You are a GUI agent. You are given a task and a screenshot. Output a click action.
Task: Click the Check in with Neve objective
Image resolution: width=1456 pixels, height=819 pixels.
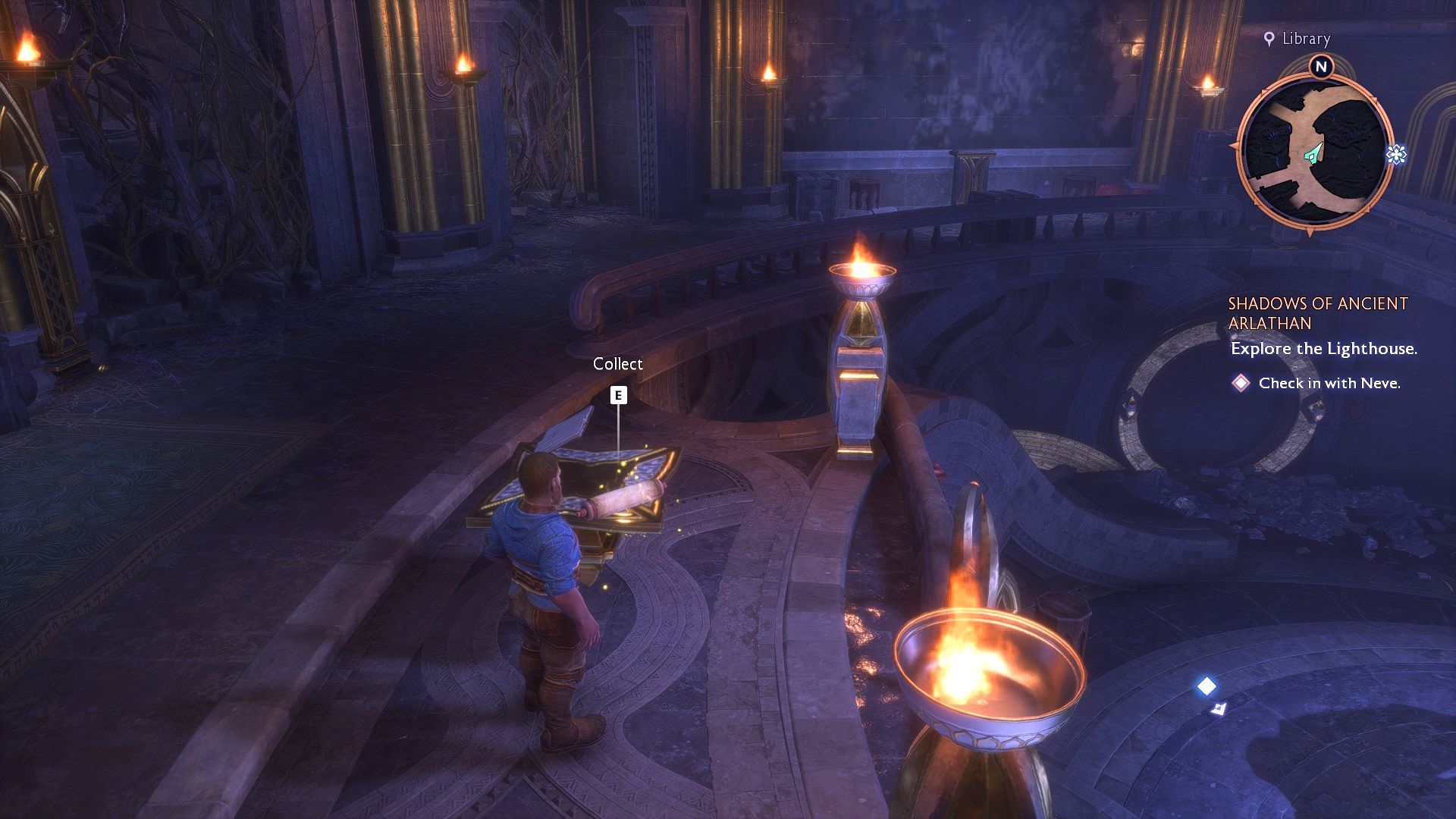click(1329, 383)
